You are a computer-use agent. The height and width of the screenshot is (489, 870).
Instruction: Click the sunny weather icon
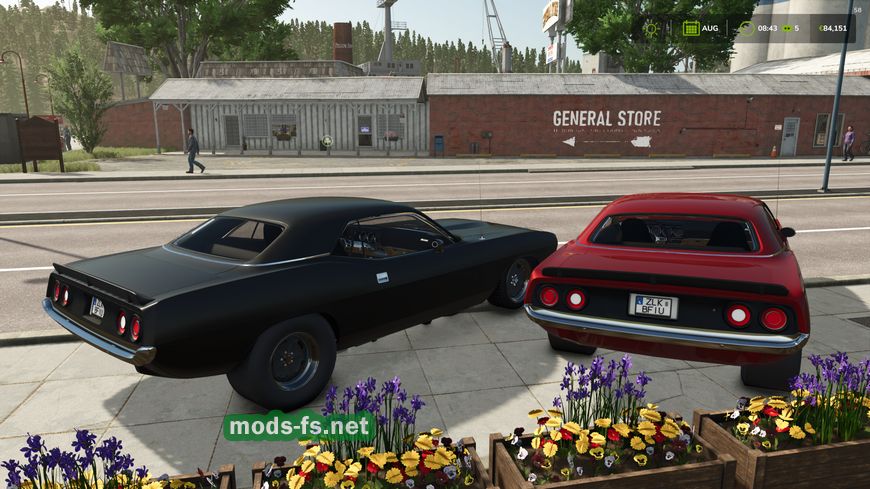[x=652, y=28]
